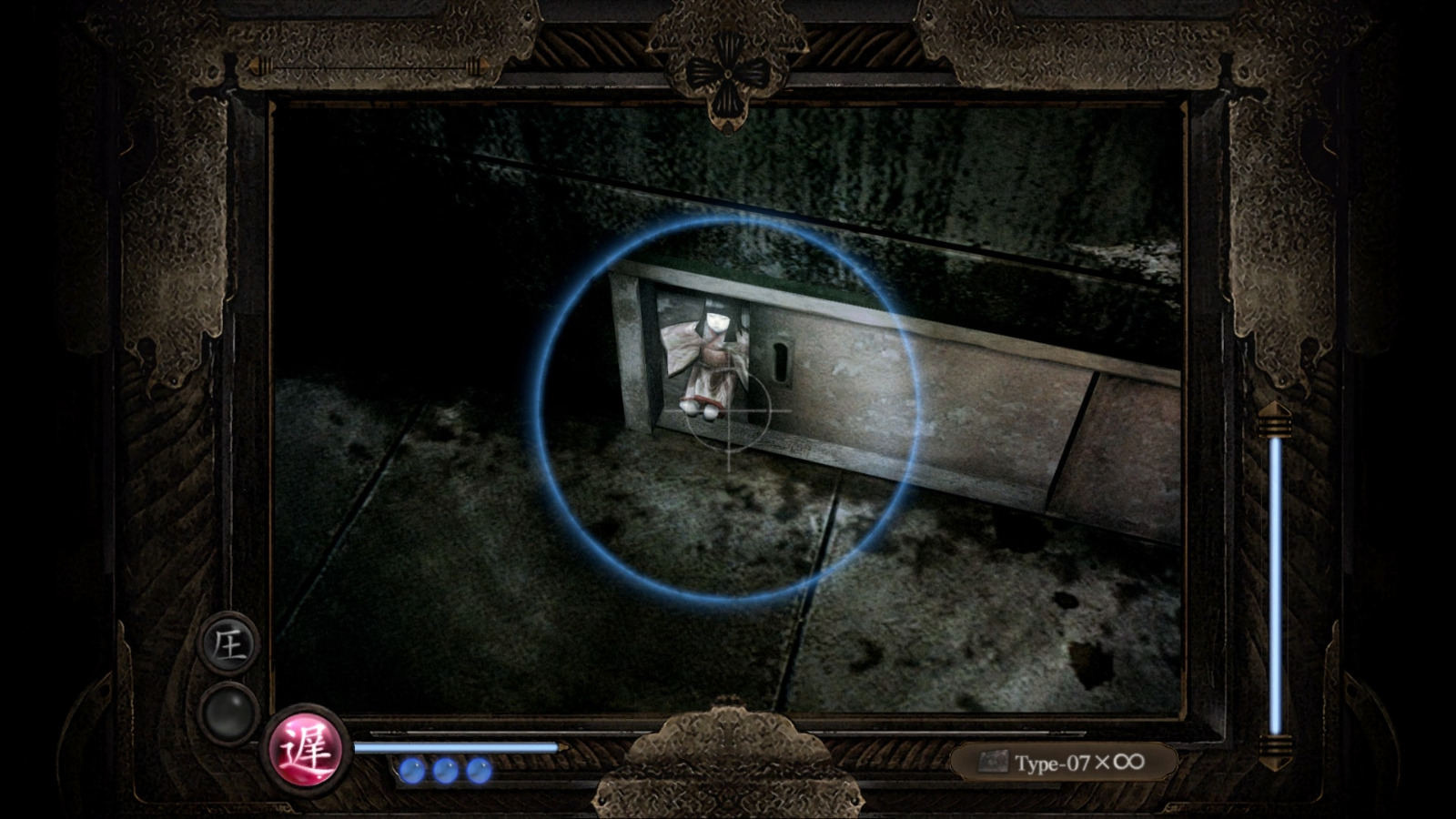Click the pointed cap below the right gauge

1278,760
